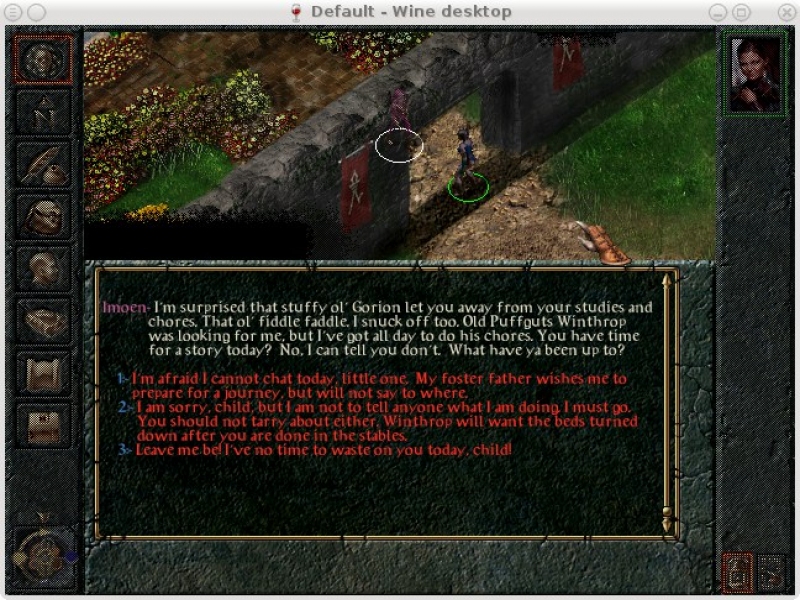The height and width of the screenshot is (600, 800).
Task: Open the priest scroll icon
Action: pyautogui.click(x=44, y=372)
